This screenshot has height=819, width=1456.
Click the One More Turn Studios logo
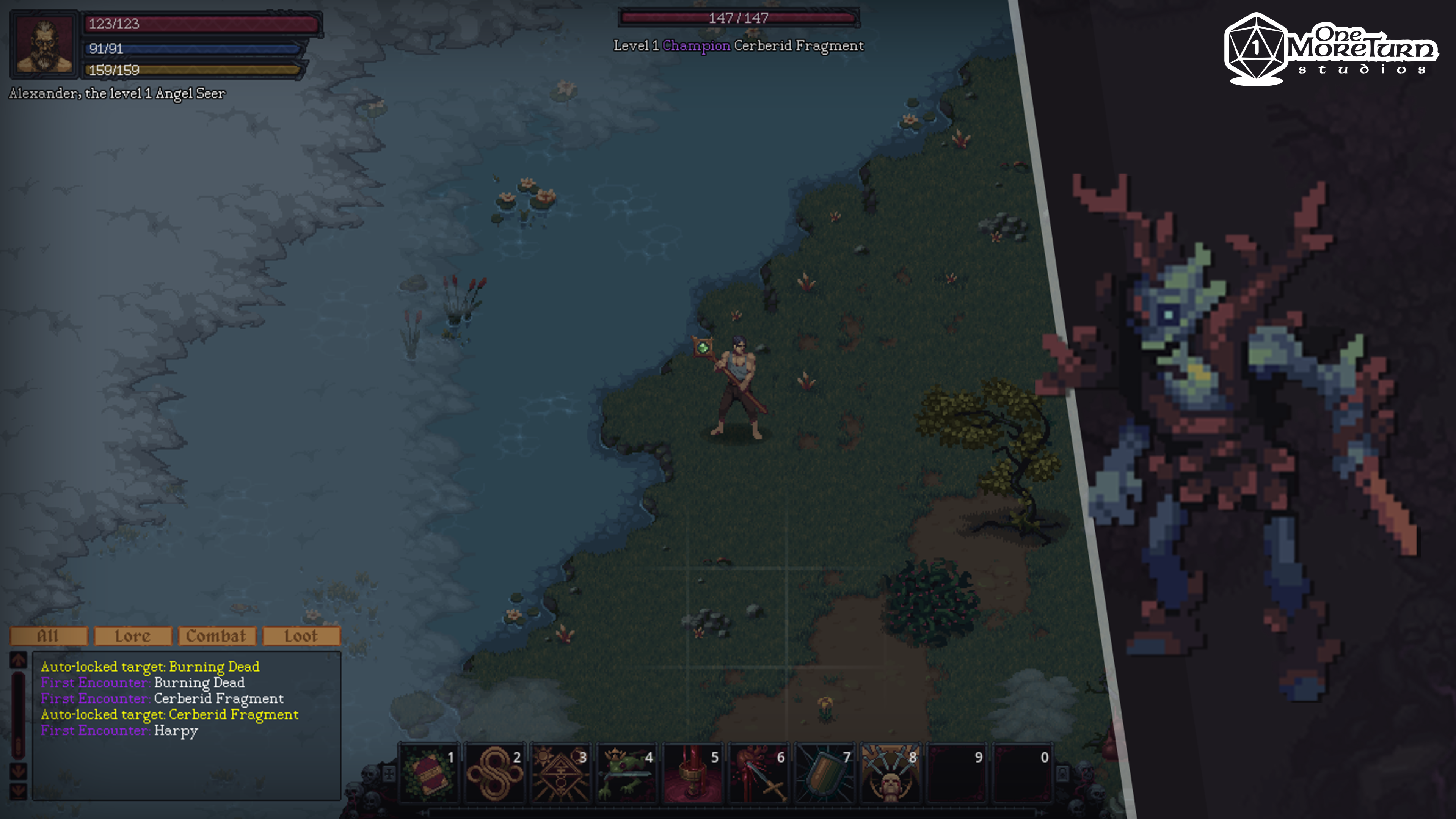tap(1331, 50)
